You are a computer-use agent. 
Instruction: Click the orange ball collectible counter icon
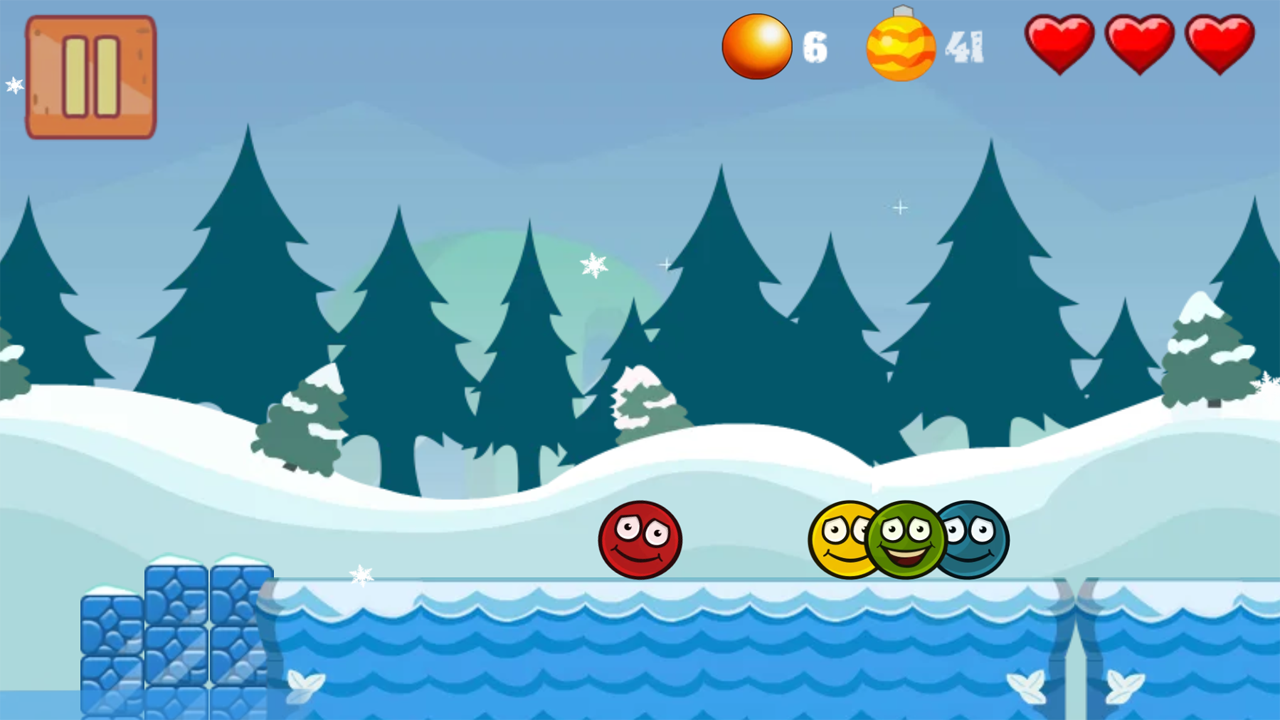click(757, 45)
